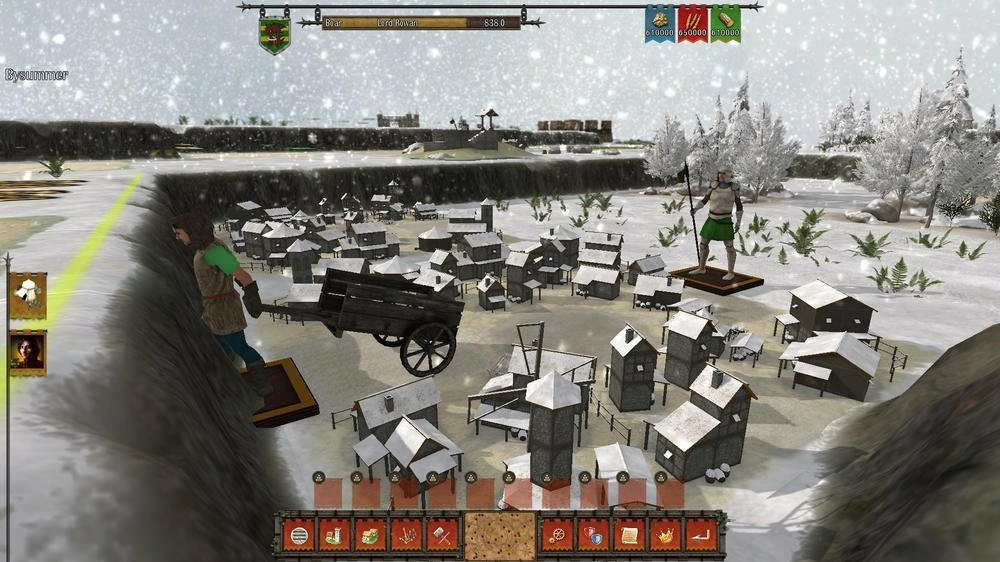Screen dimensions: 1000x562
Task: Open the parchment minimap
Action: point(500,536)
